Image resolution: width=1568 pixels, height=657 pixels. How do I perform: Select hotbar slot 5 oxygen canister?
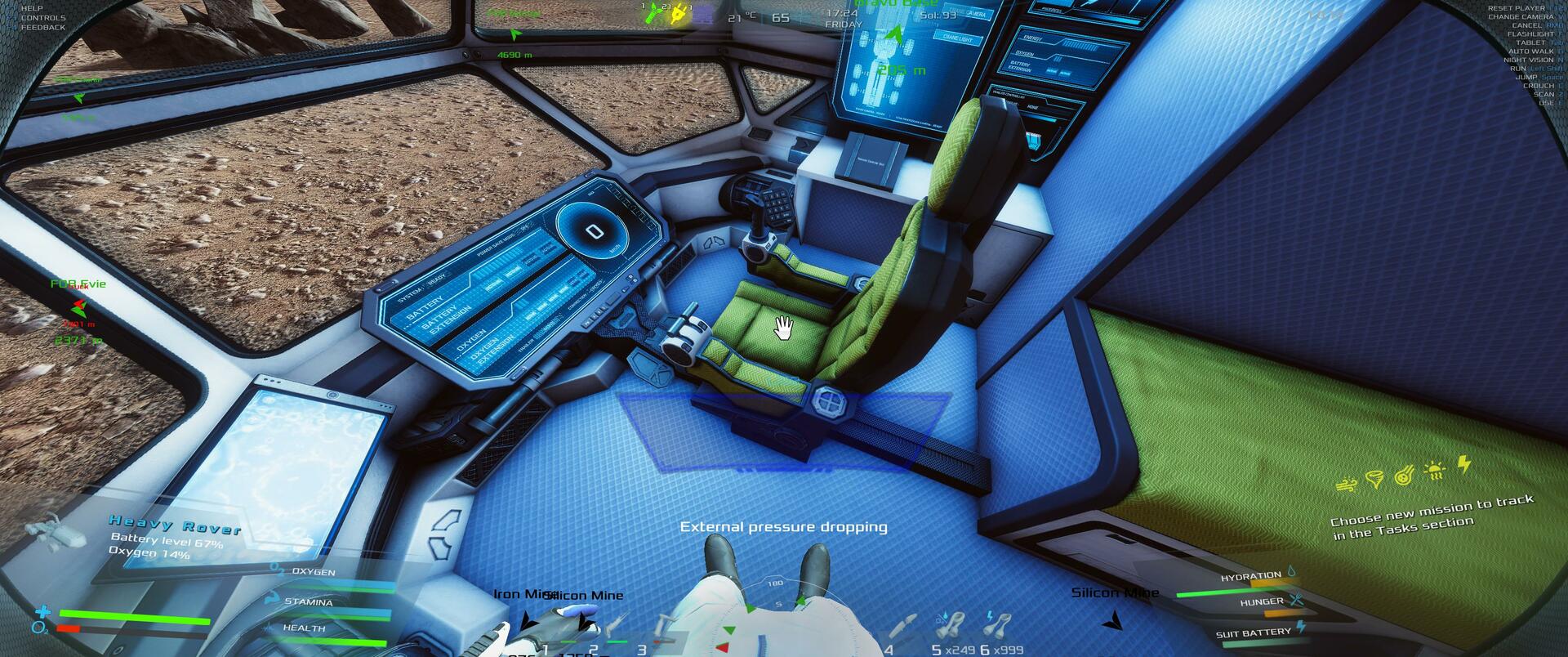(x=949, y=628)
